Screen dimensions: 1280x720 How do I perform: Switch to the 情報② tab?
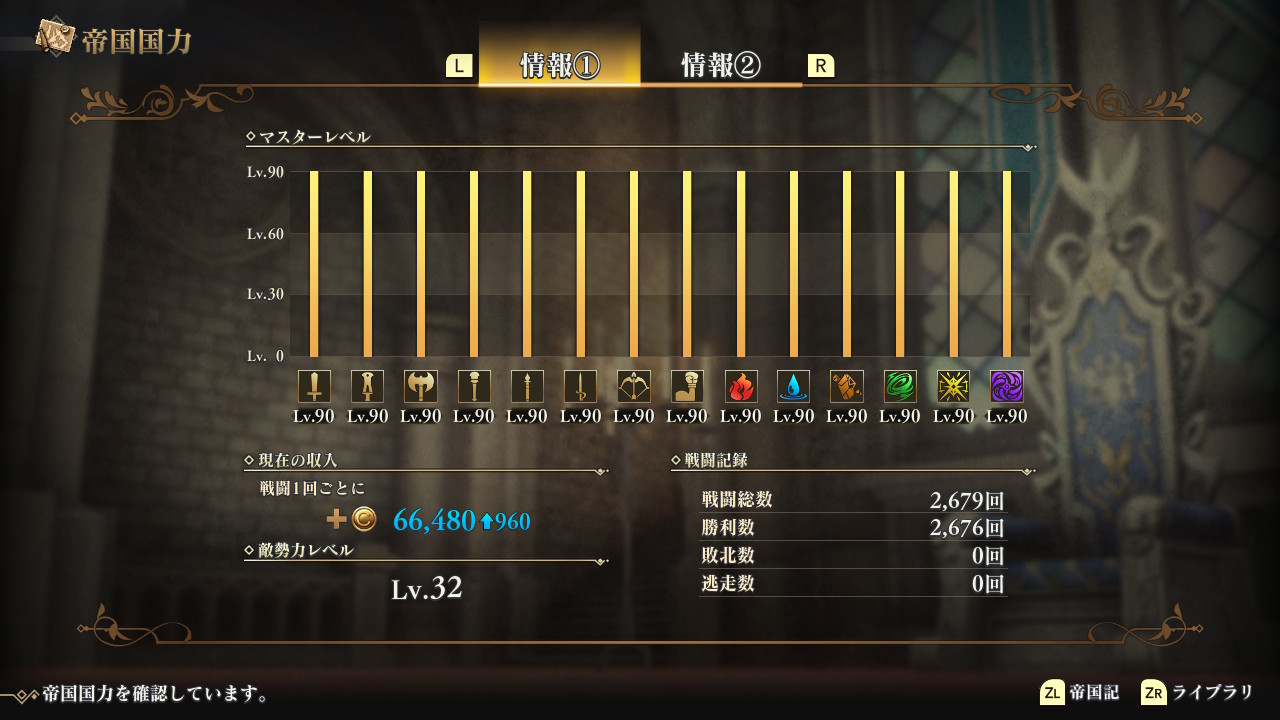click(x=720, y=65)
